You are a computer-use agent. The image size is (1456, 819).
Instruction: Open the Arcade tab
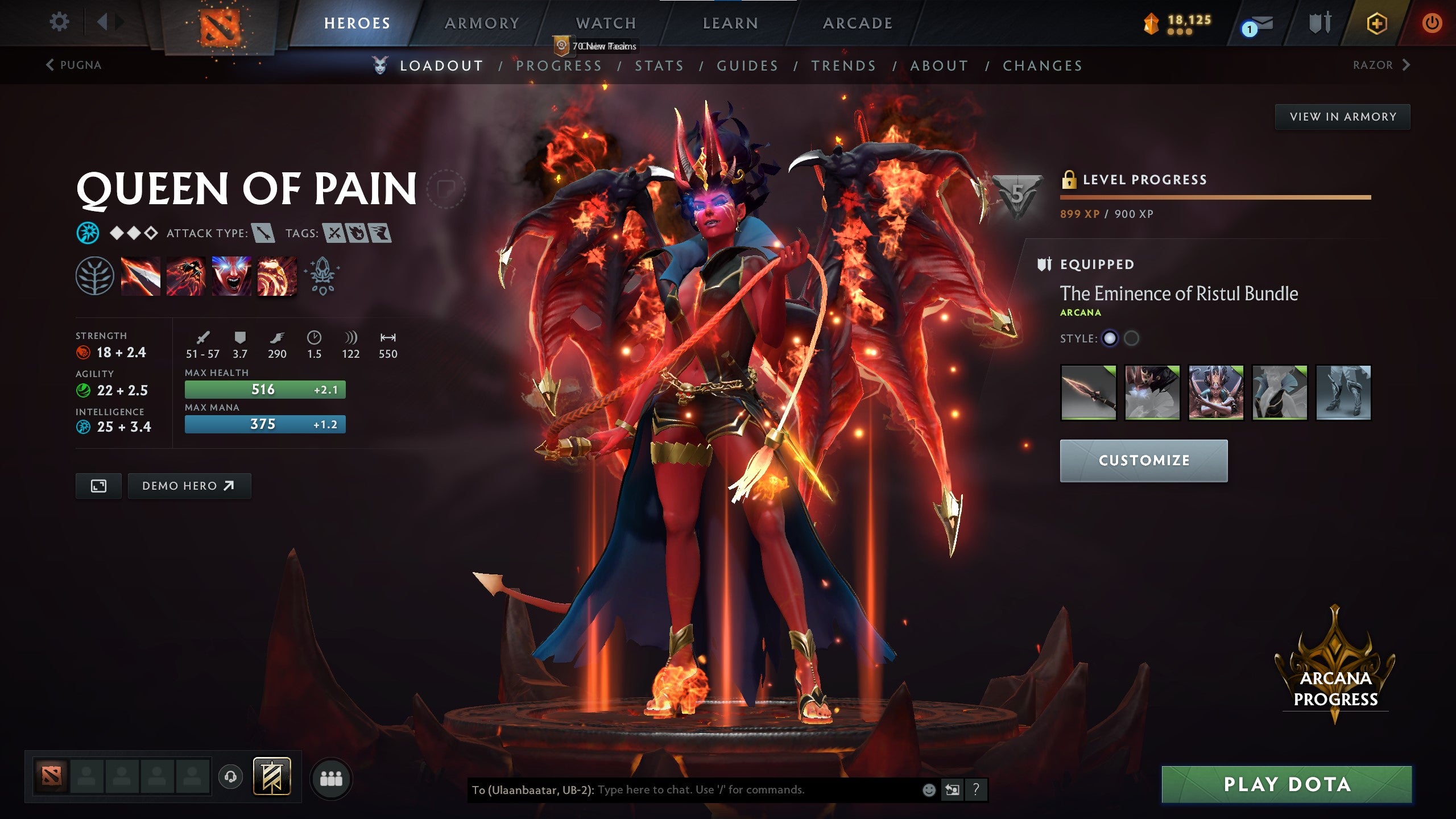[x=858, y=23]
